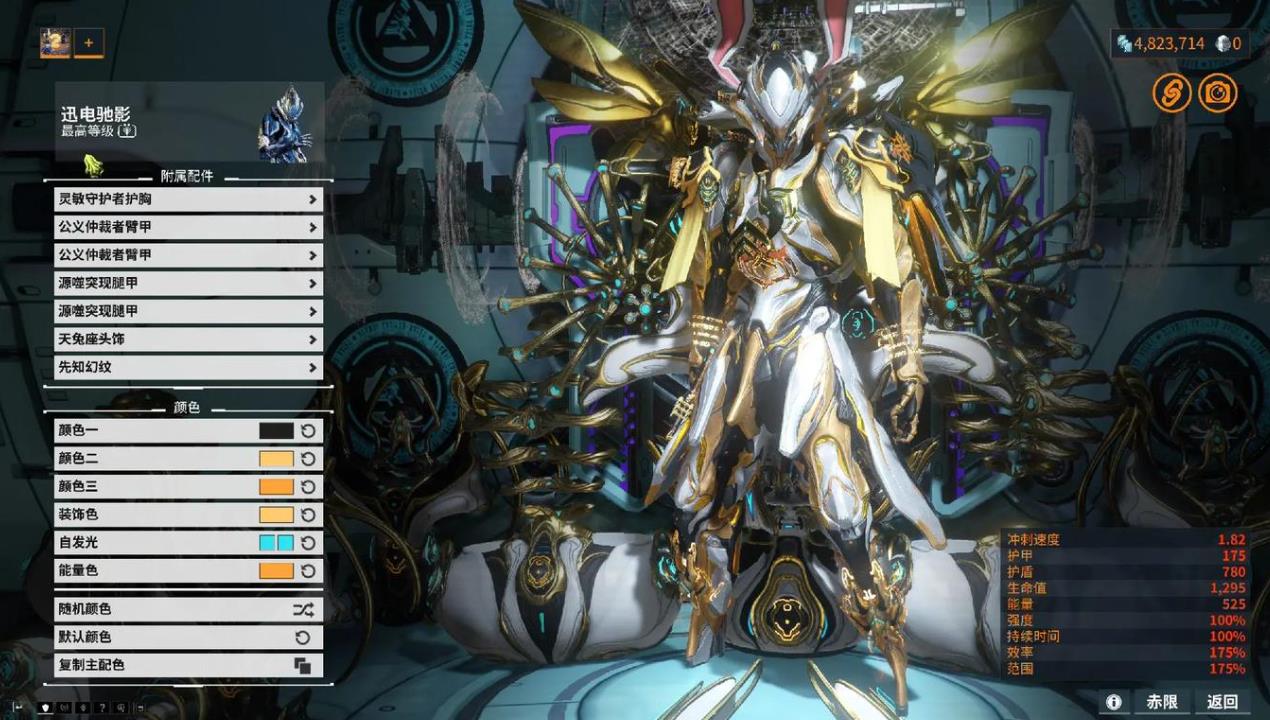Click 复制主配色 to copy main colors
The height and width of the screenshot is (720, 1270).
tap(188, 665)
